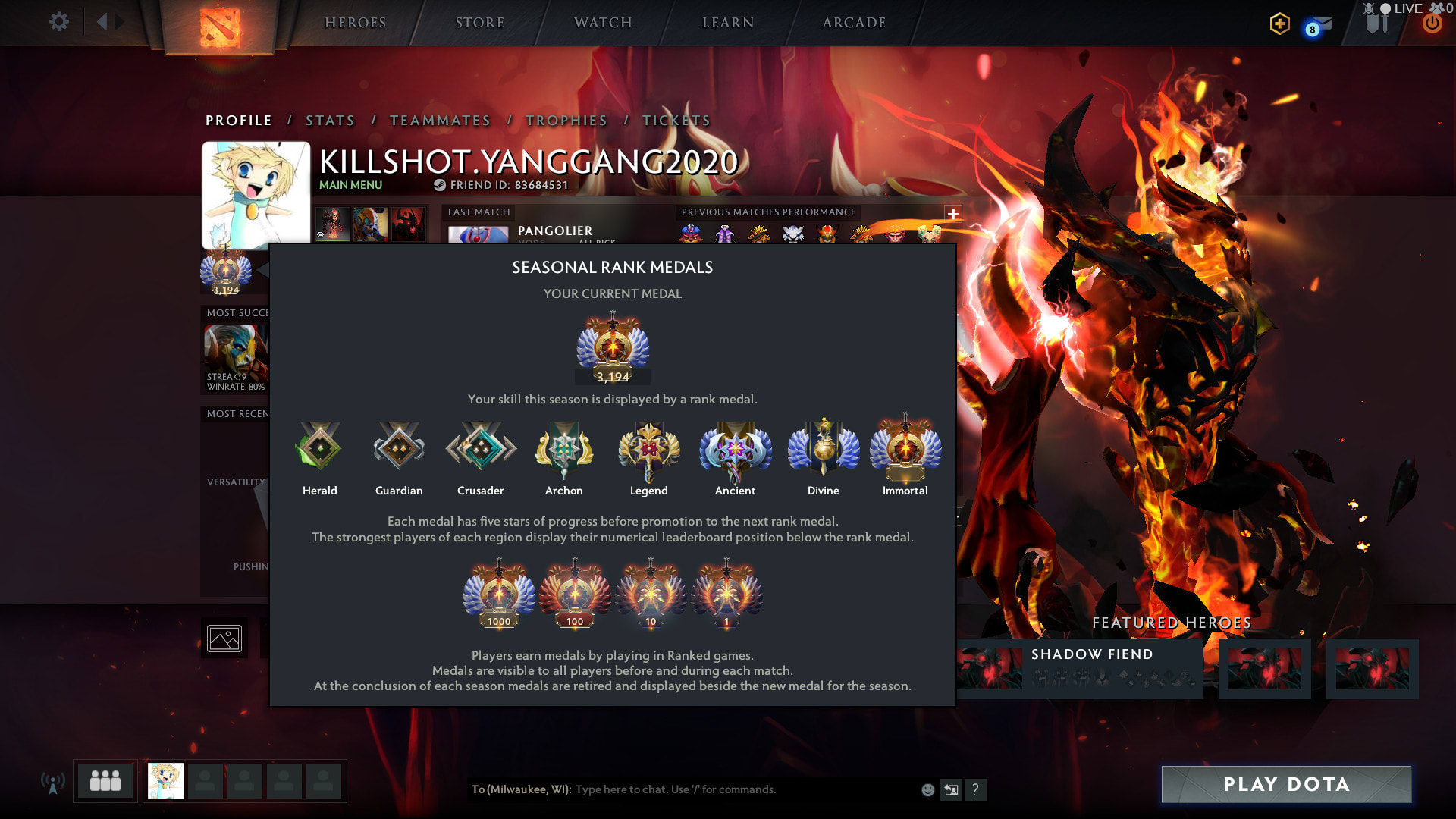Open the Arcade section
Image resolution: width=1456 pixels, height=819 pixels.
pyautogui.click(x=855, y=23)
